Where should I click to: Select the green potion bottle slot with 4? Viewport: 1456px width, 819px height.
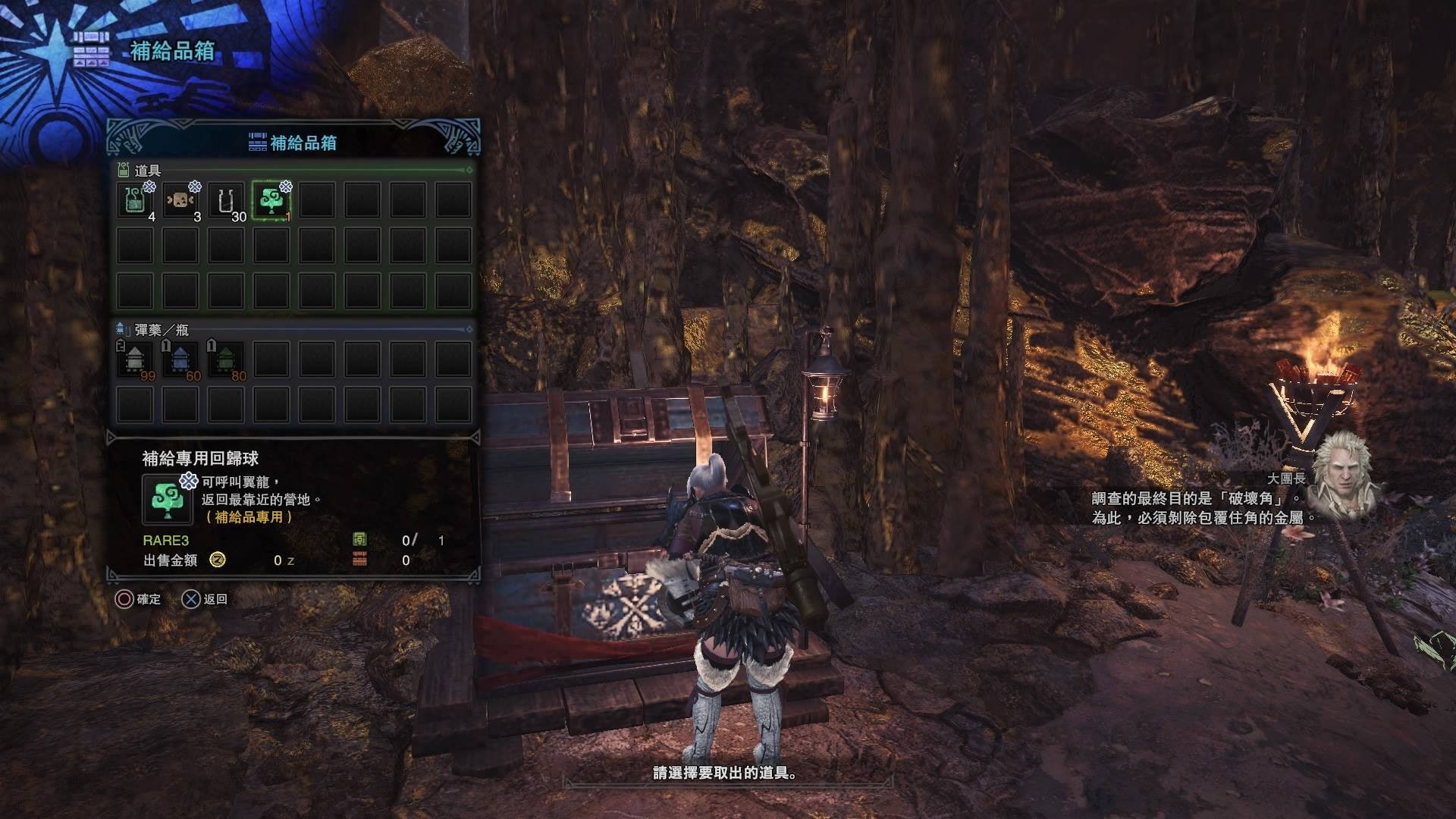coord(136,201)
